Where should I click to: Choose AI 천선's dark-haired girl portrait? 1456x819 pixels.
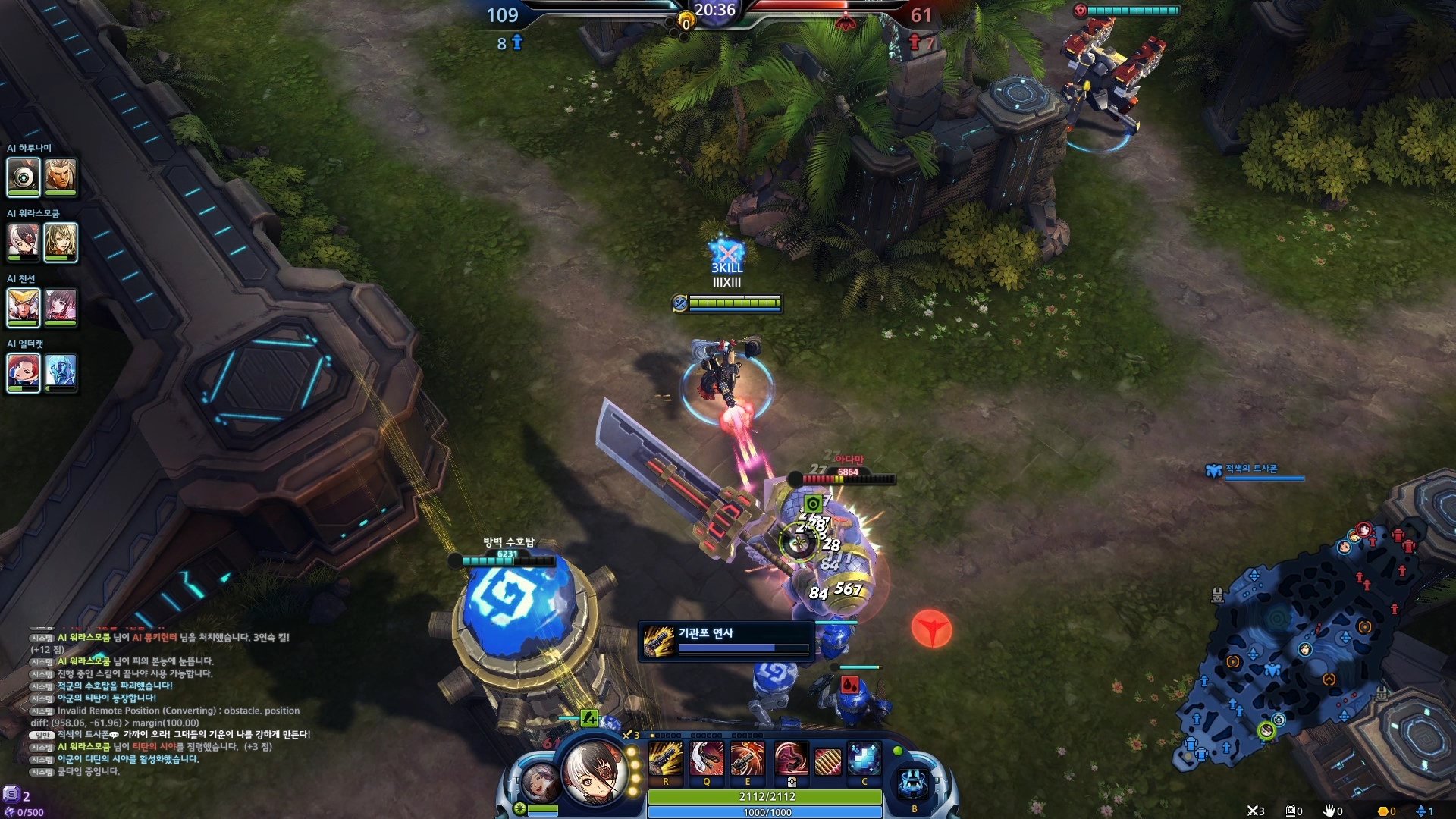tap(61, 307)
